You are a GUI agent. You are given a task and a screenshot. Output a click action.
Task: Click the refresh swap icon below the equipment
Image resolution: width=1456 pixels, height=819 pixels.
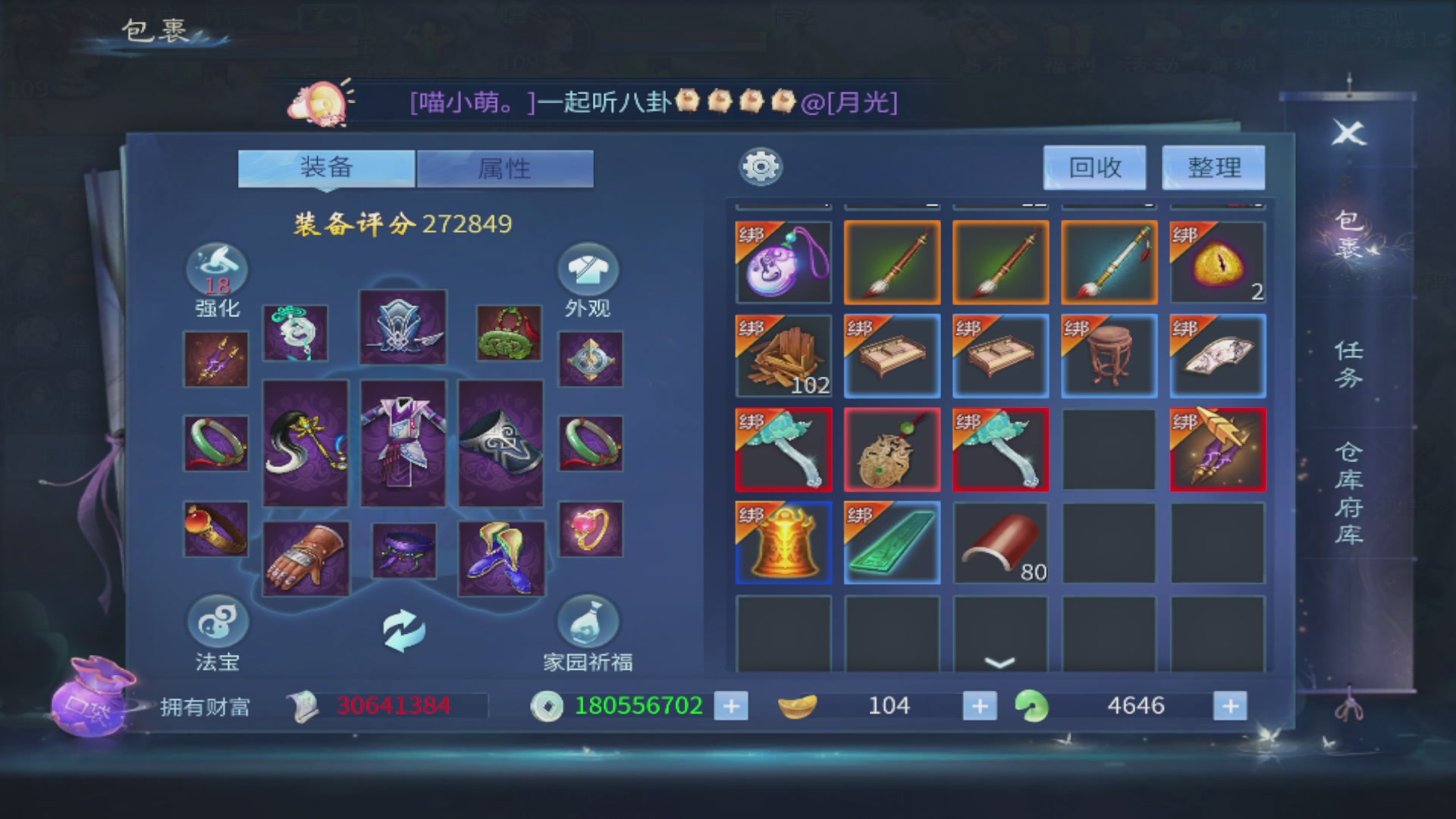pyautogui.click(x=403, y=630)
